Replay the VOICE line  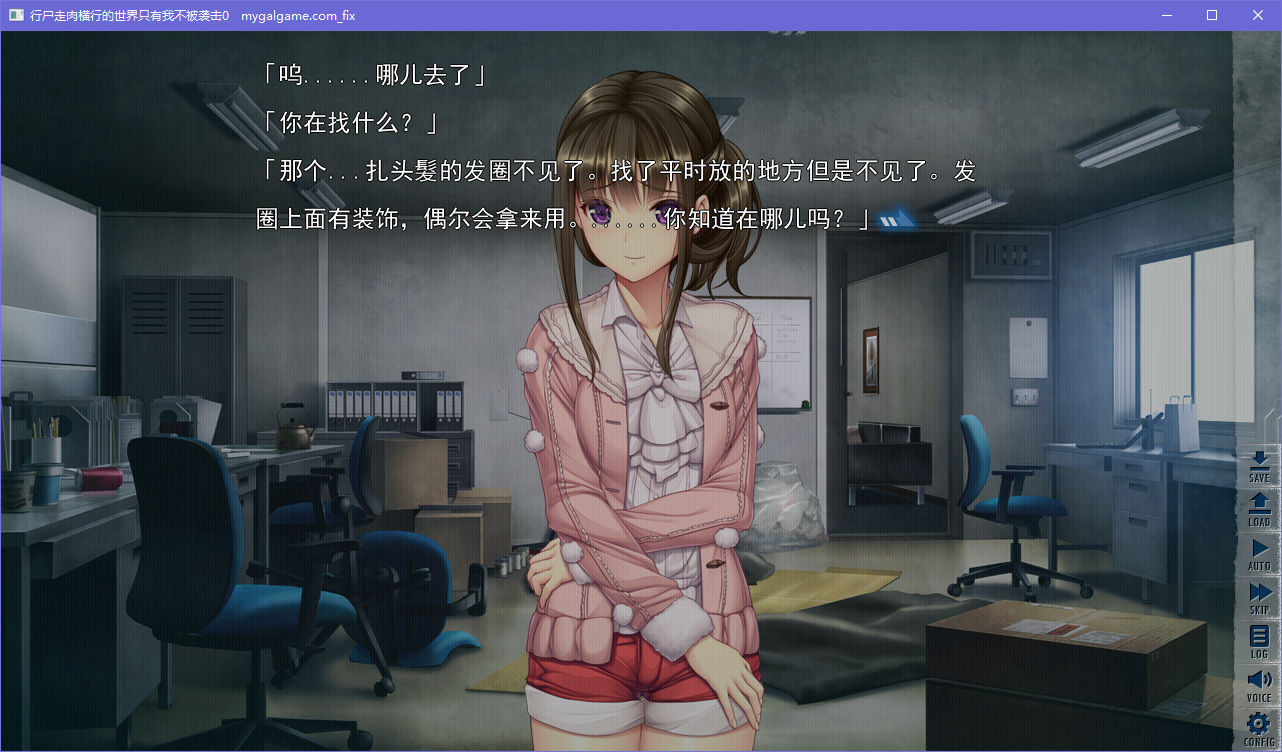[1259, 686]
